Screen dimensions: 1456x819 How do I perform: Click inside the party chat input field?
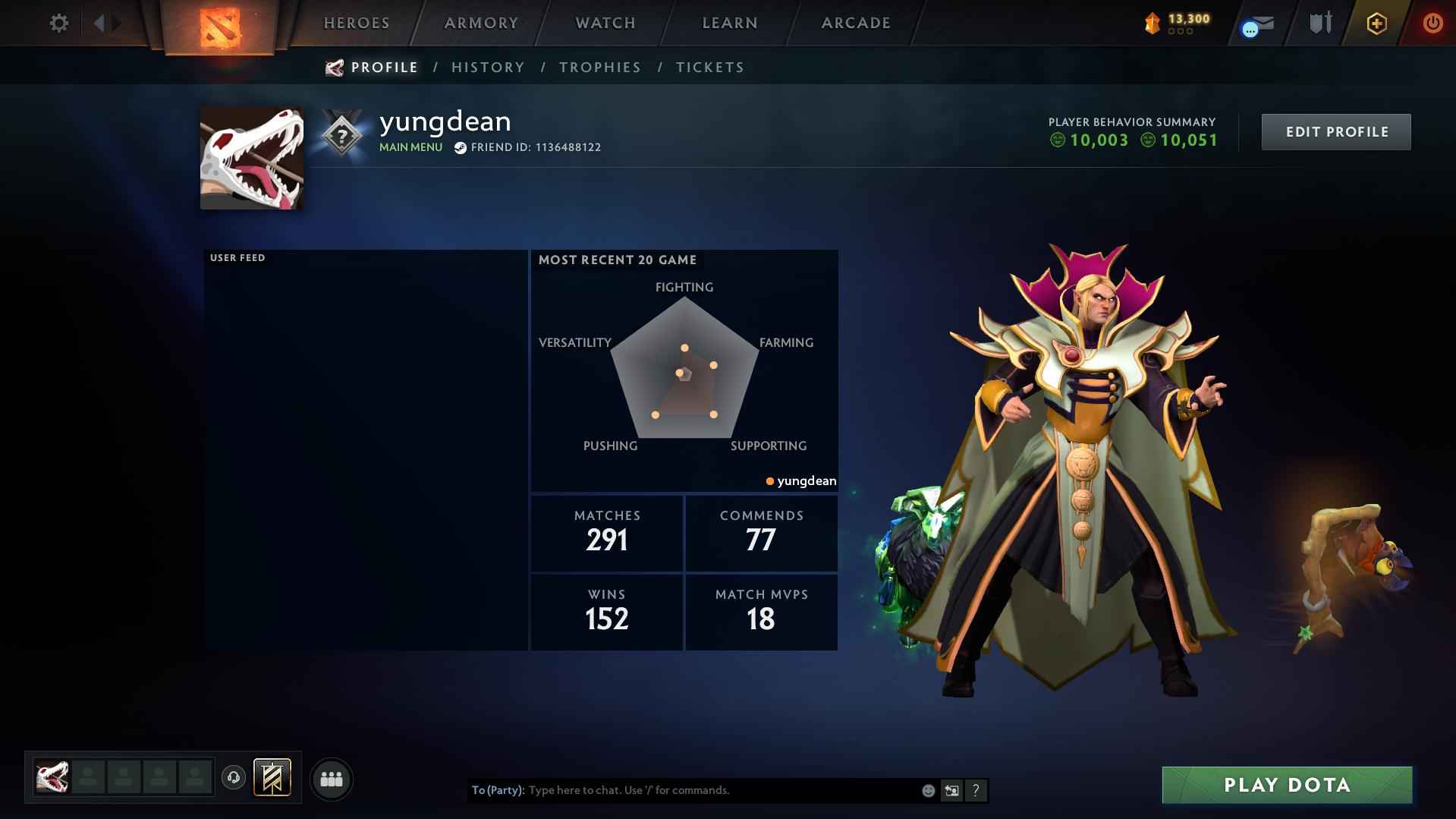(683, 790)
